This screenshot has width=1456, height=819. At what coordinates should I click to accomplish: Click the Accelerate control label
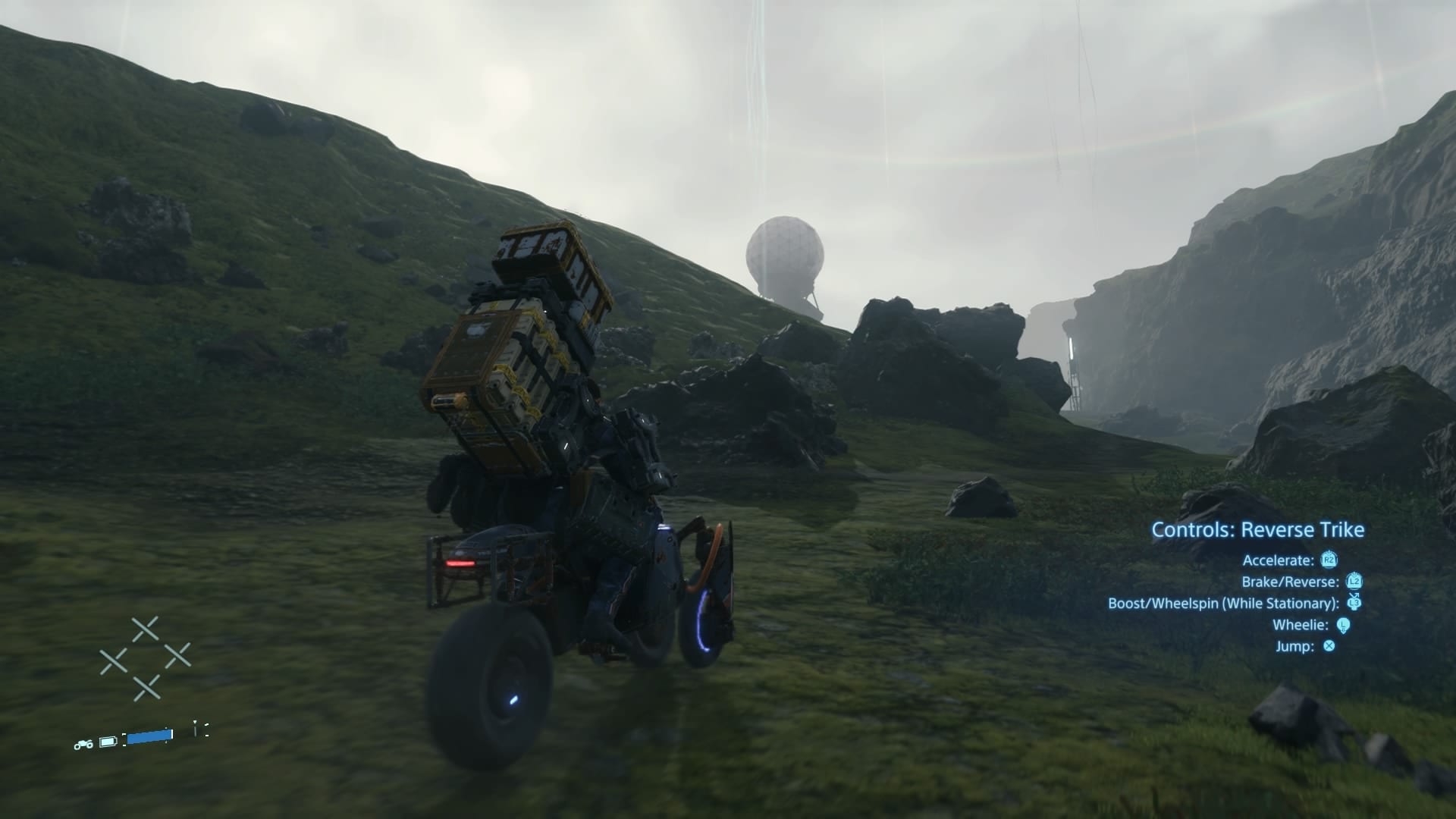point(1279,560)
